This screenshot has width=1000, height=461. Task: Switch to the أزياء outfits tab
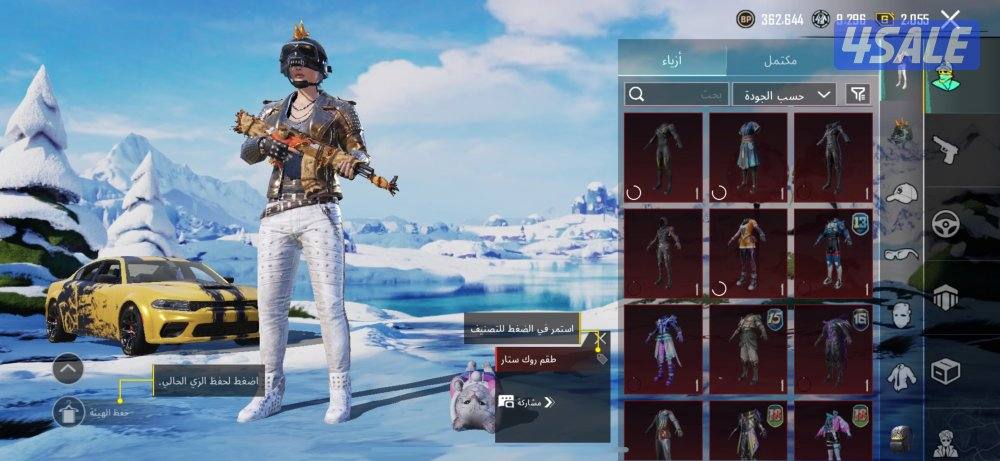(672, 60)
